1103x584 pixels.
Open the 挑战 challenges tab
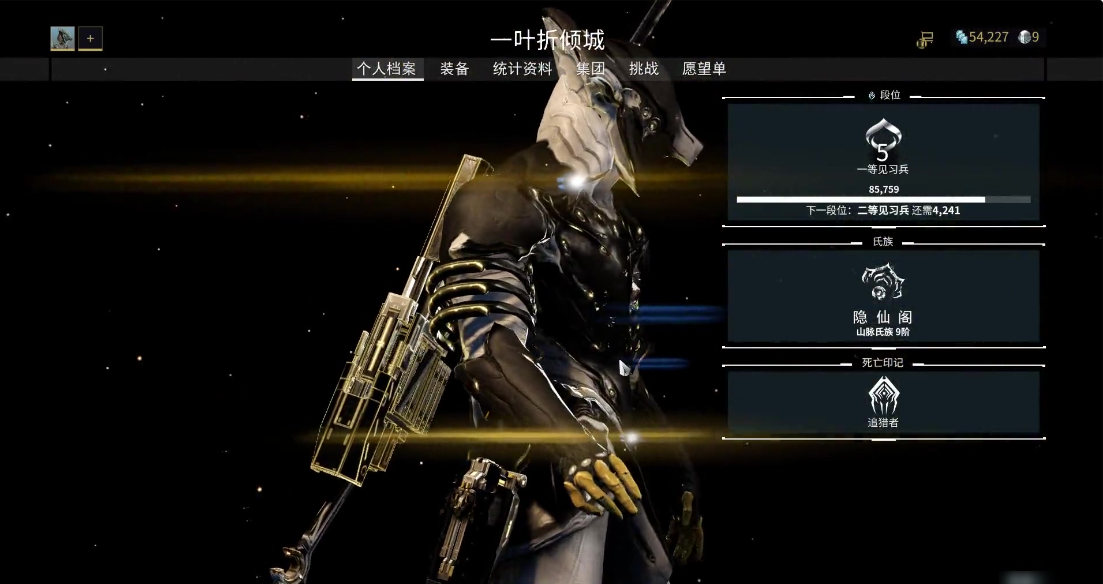(x=644, y=69)
